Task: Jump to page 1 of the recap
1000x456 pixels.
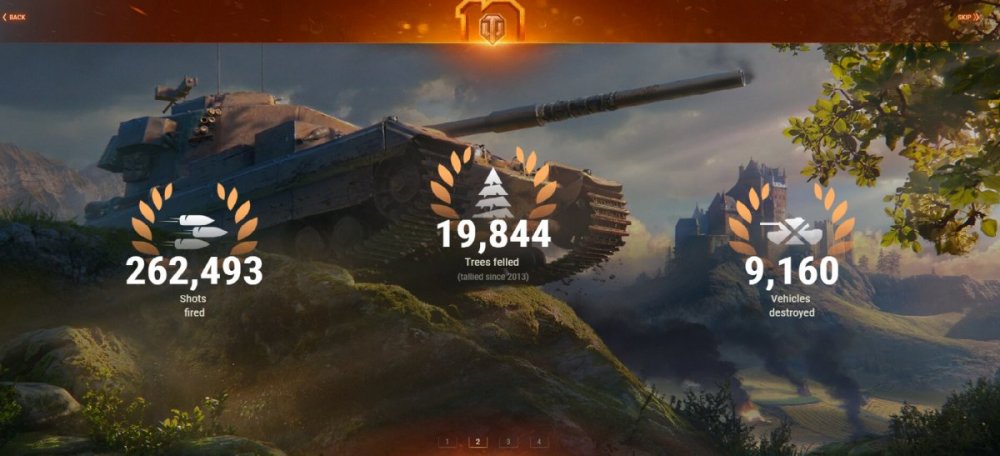Action: coord(448,440)
